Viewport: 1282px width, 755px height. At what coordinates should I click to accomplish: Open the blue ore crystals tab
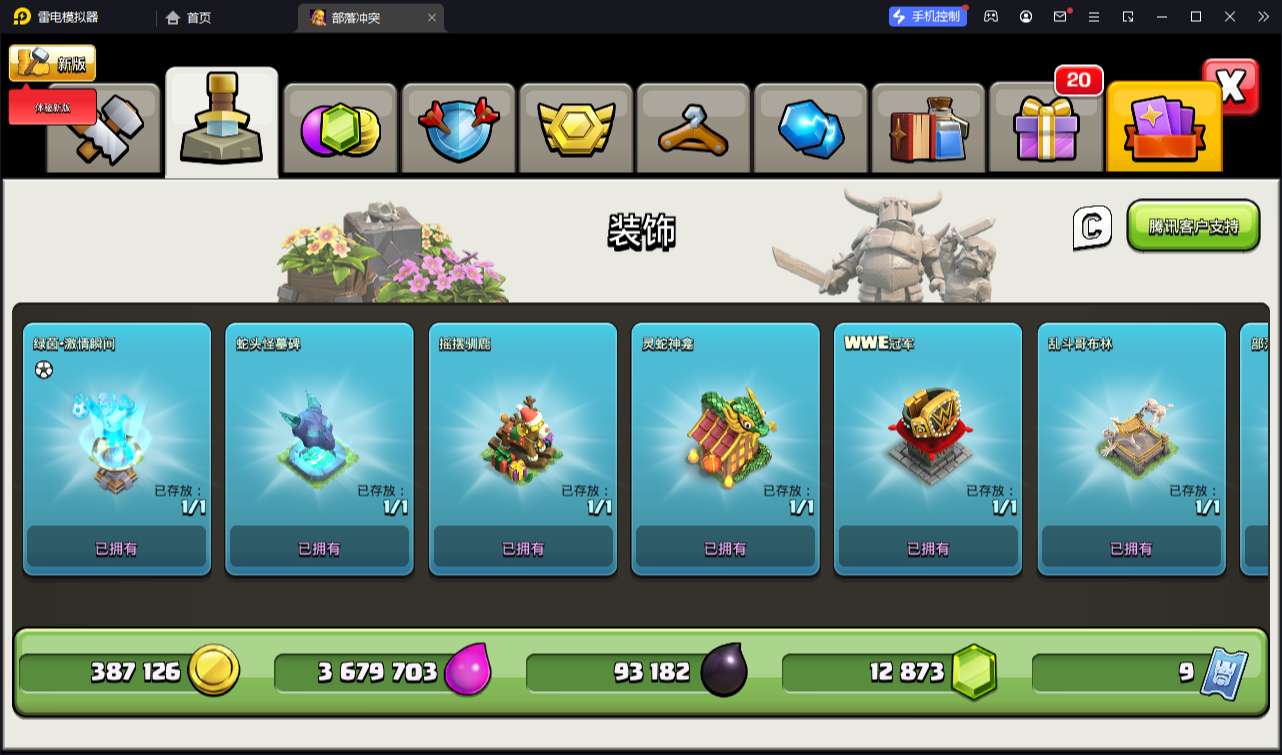(x=810, y=130)
